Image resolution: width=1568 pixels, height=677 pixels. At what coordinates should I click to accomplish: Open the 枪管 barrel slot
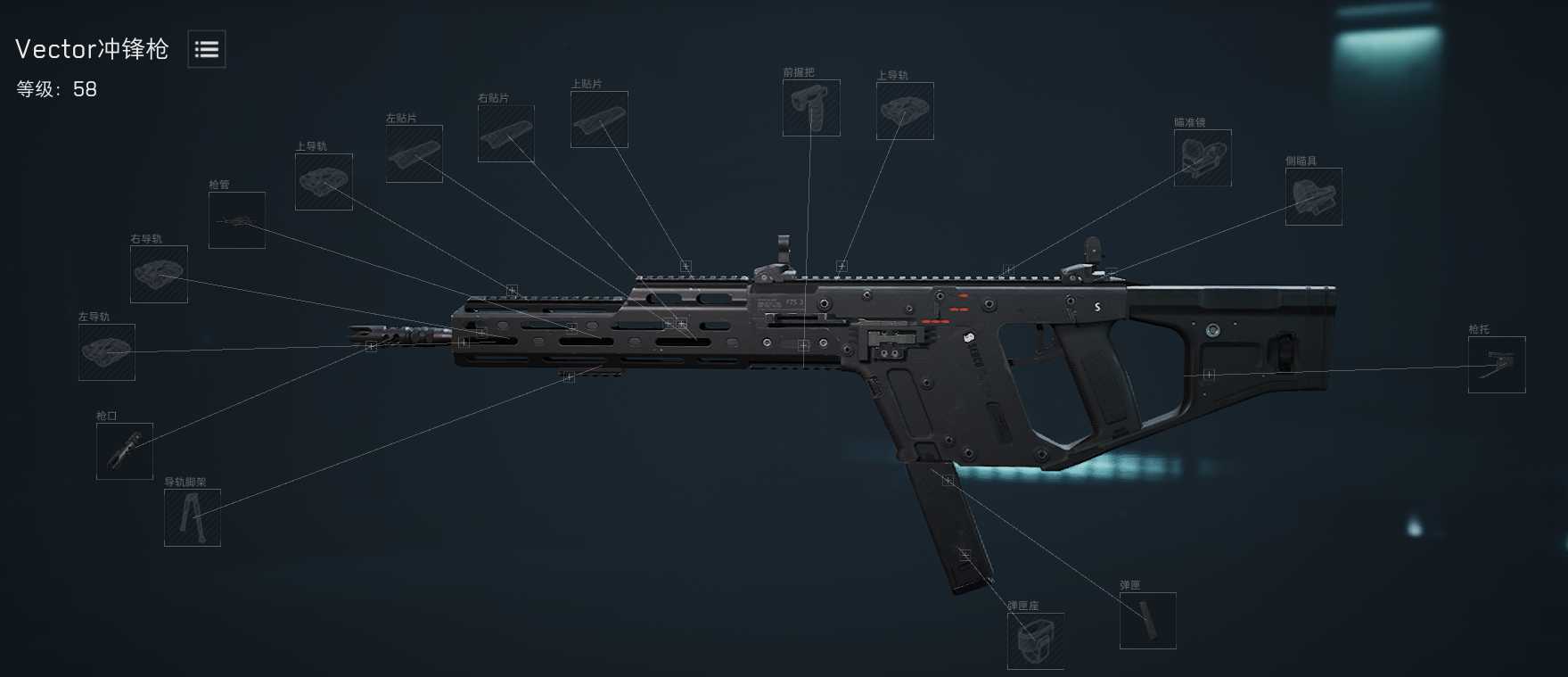pyautogui.click(x=237, y=220)
